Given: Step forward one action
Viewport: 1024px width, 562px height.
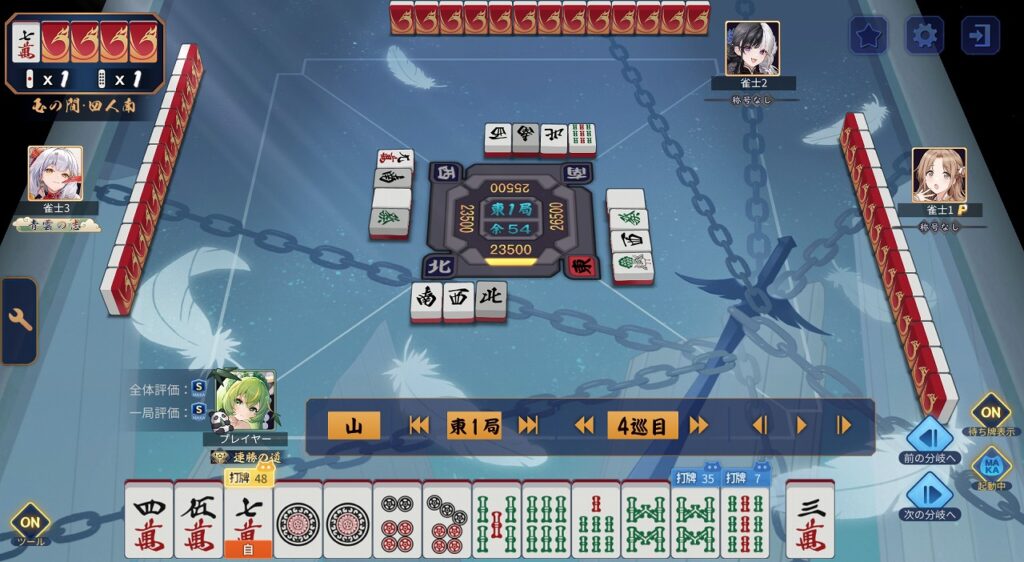Looking at the screenshot, I should [843, 426].
